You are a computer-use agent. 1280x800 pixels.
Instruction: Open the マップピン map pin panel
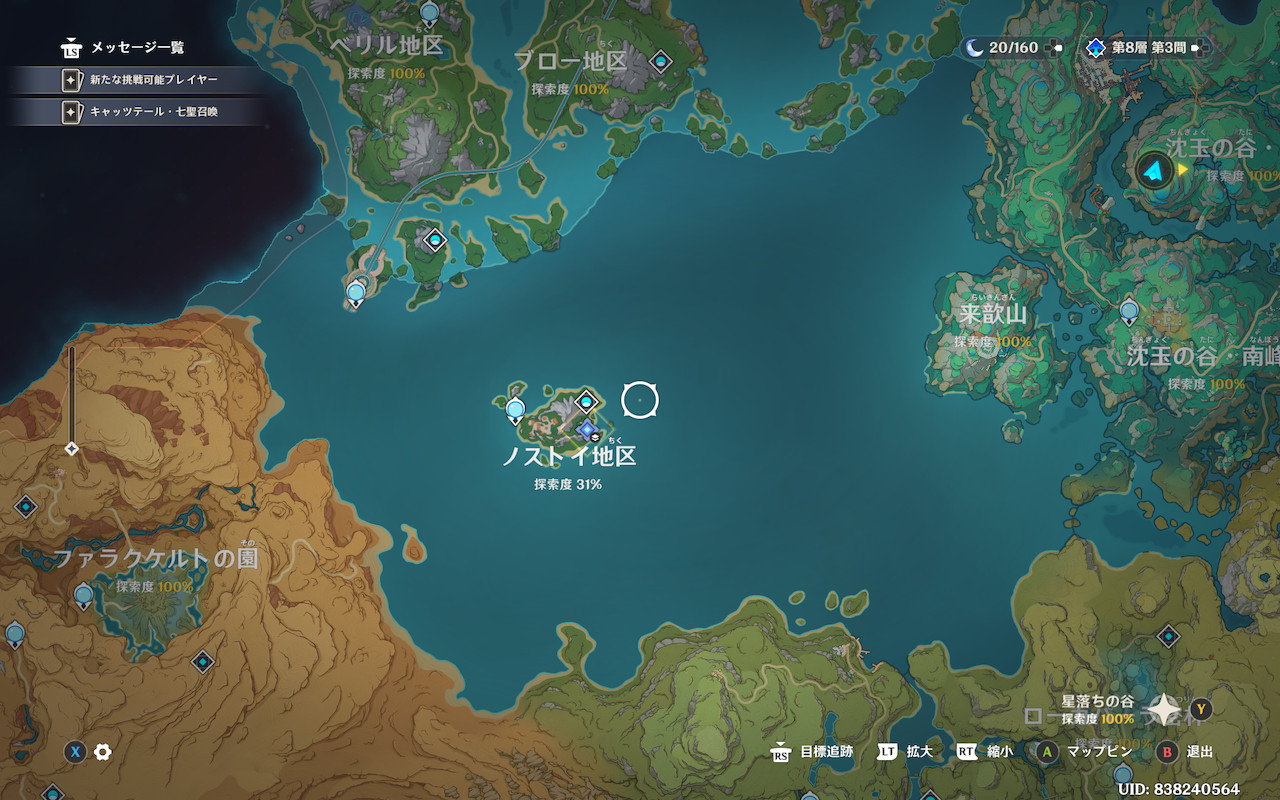(1086, 752)
